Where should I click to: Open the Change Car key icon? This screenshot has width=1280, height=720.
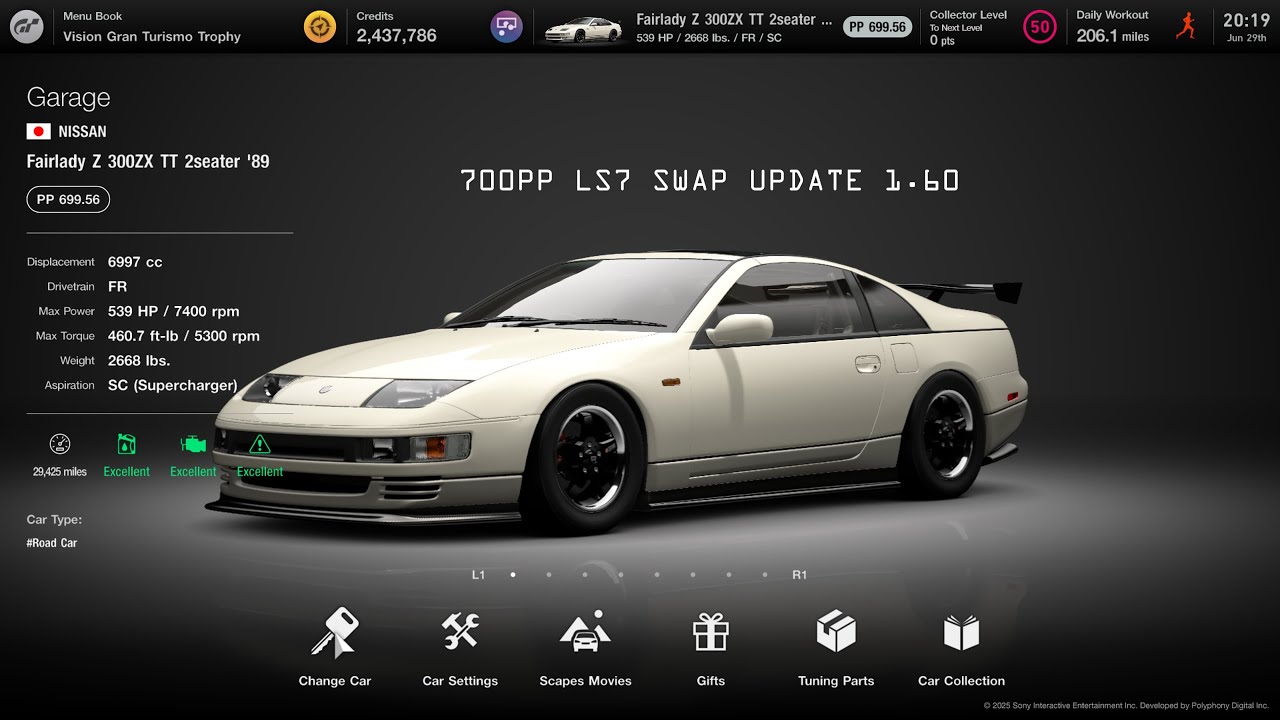pos(335,630)
